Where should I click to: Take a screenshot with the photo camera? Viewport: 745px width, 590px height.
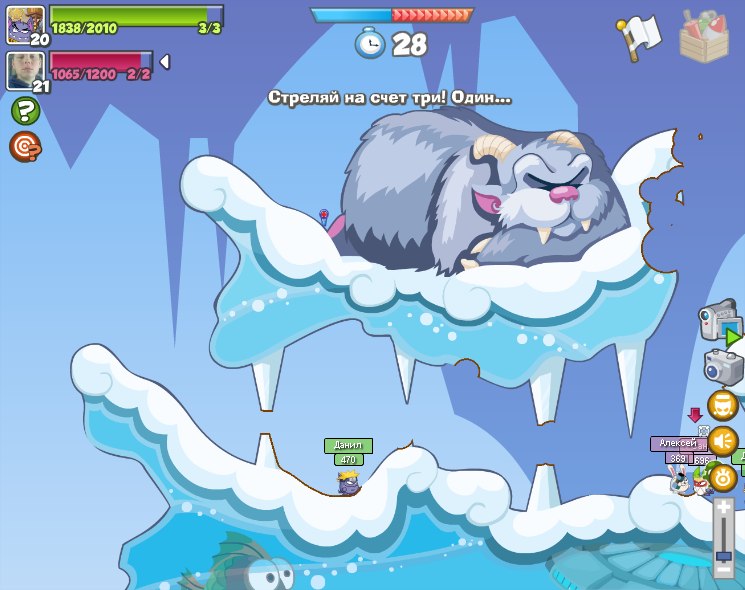(x=722, y=366)
